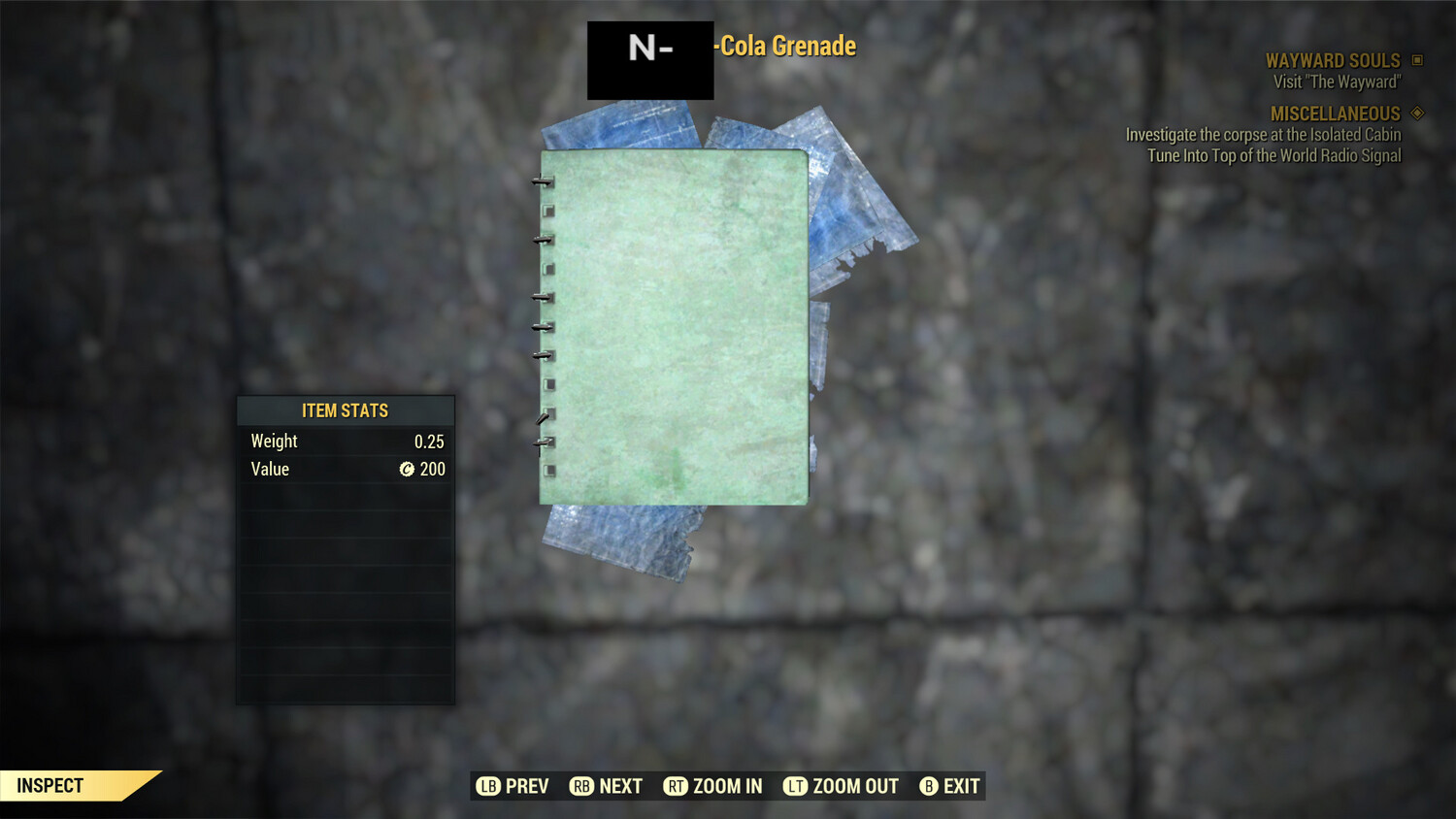Click the LT Zoom Out trigger icon
This screenshot has height=819, width=1456.
click(791, 786)
